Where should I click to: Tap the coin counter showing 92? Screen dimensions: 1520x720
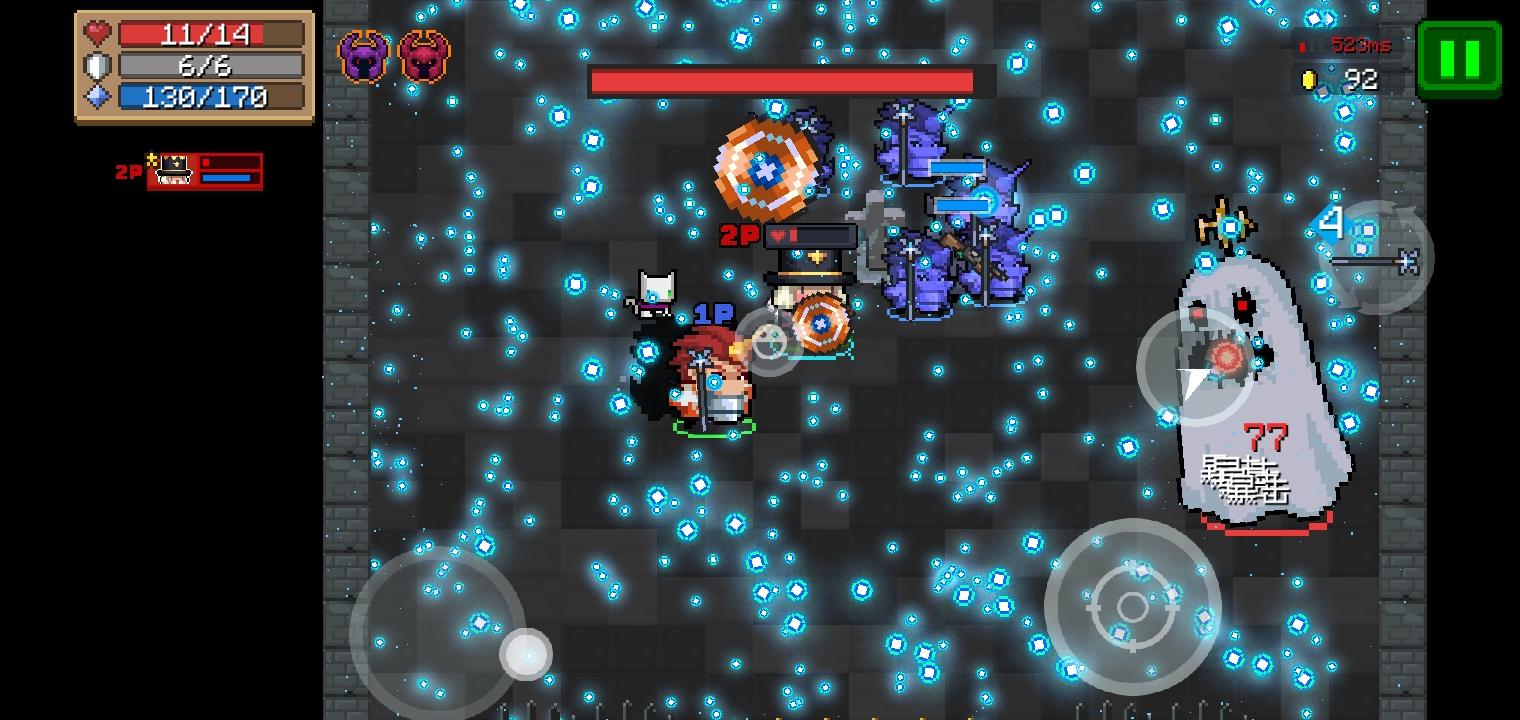(x=1363, y=80)
